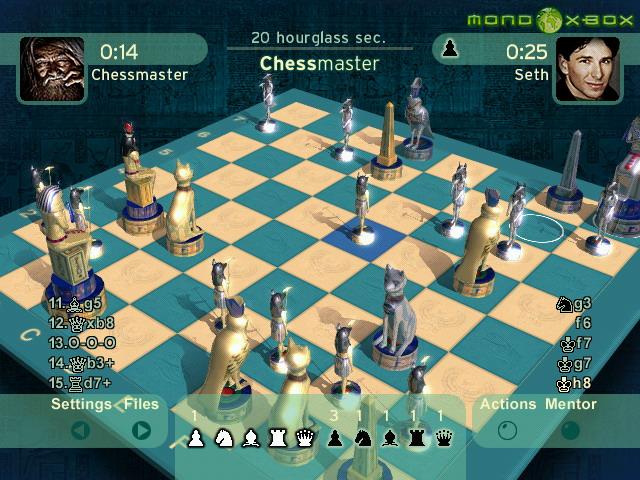Image resolution: width=640 pixels, height=480 pixels.
Task: Click the captured black rook icon
Action: point(416,437)
